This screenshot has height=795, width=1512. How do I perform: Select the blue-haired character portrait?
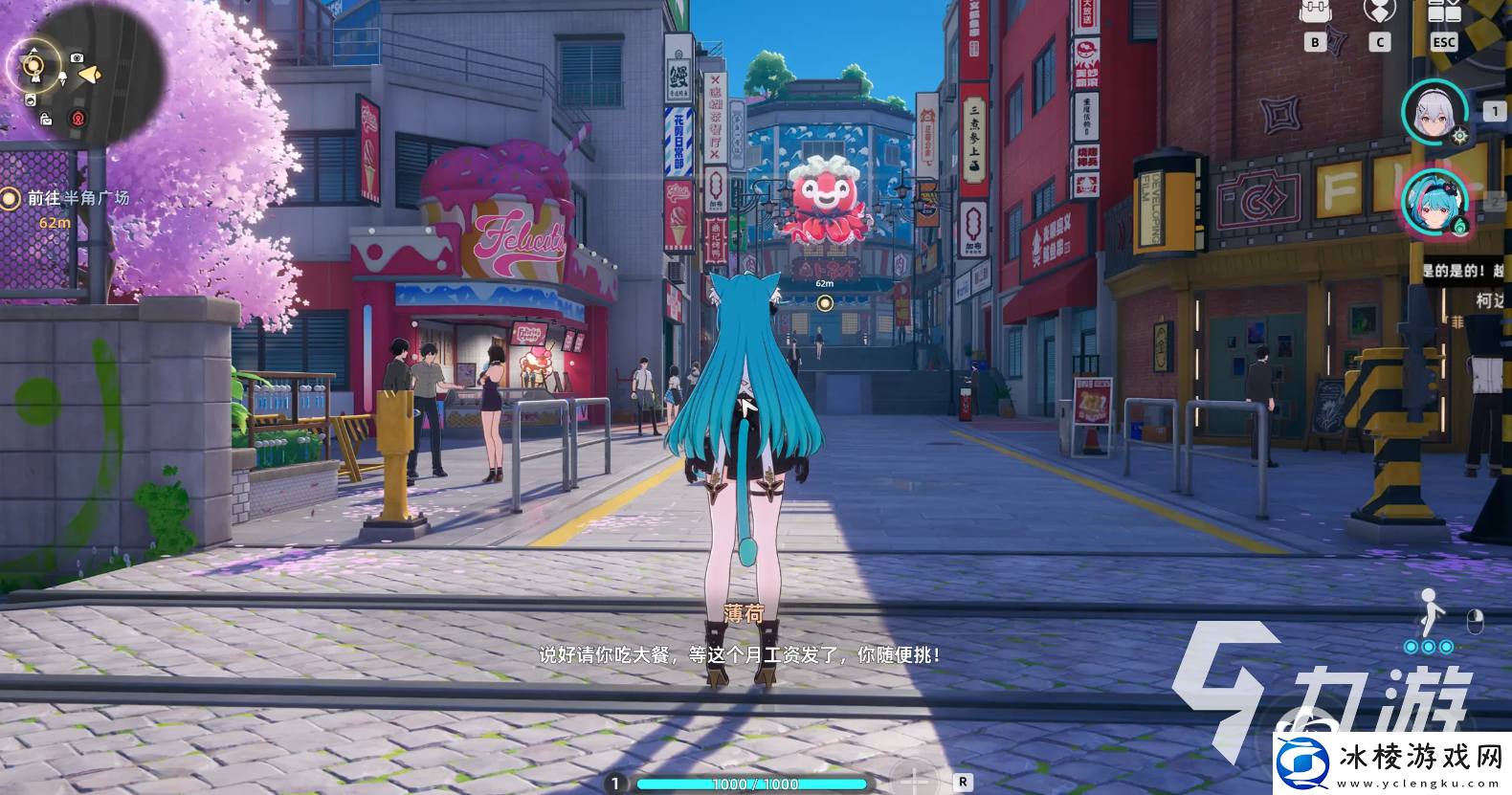pyautogui.click(x=1434, y=203)
